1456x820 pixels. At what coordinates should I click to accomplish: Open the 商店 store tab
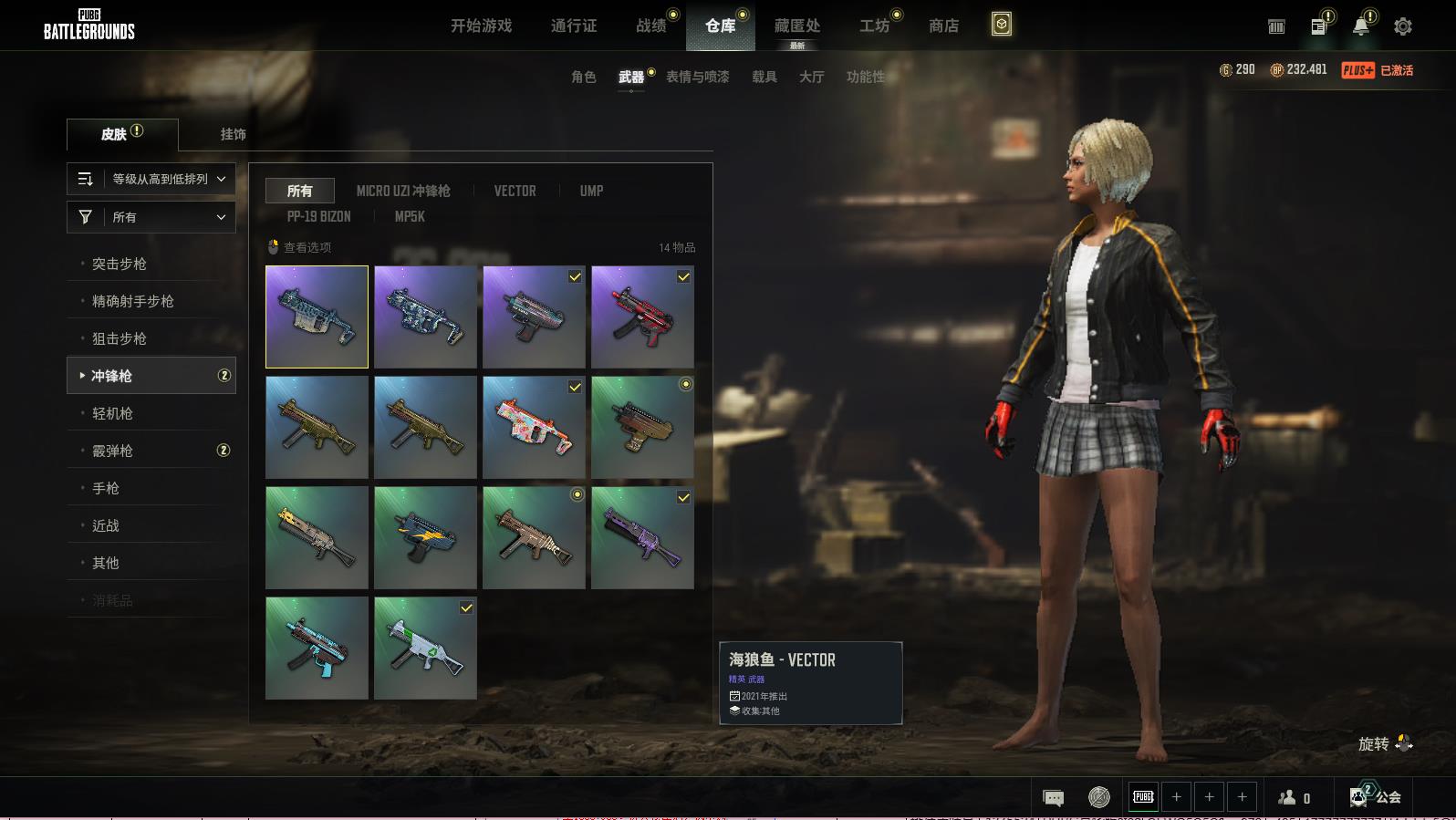943,26
